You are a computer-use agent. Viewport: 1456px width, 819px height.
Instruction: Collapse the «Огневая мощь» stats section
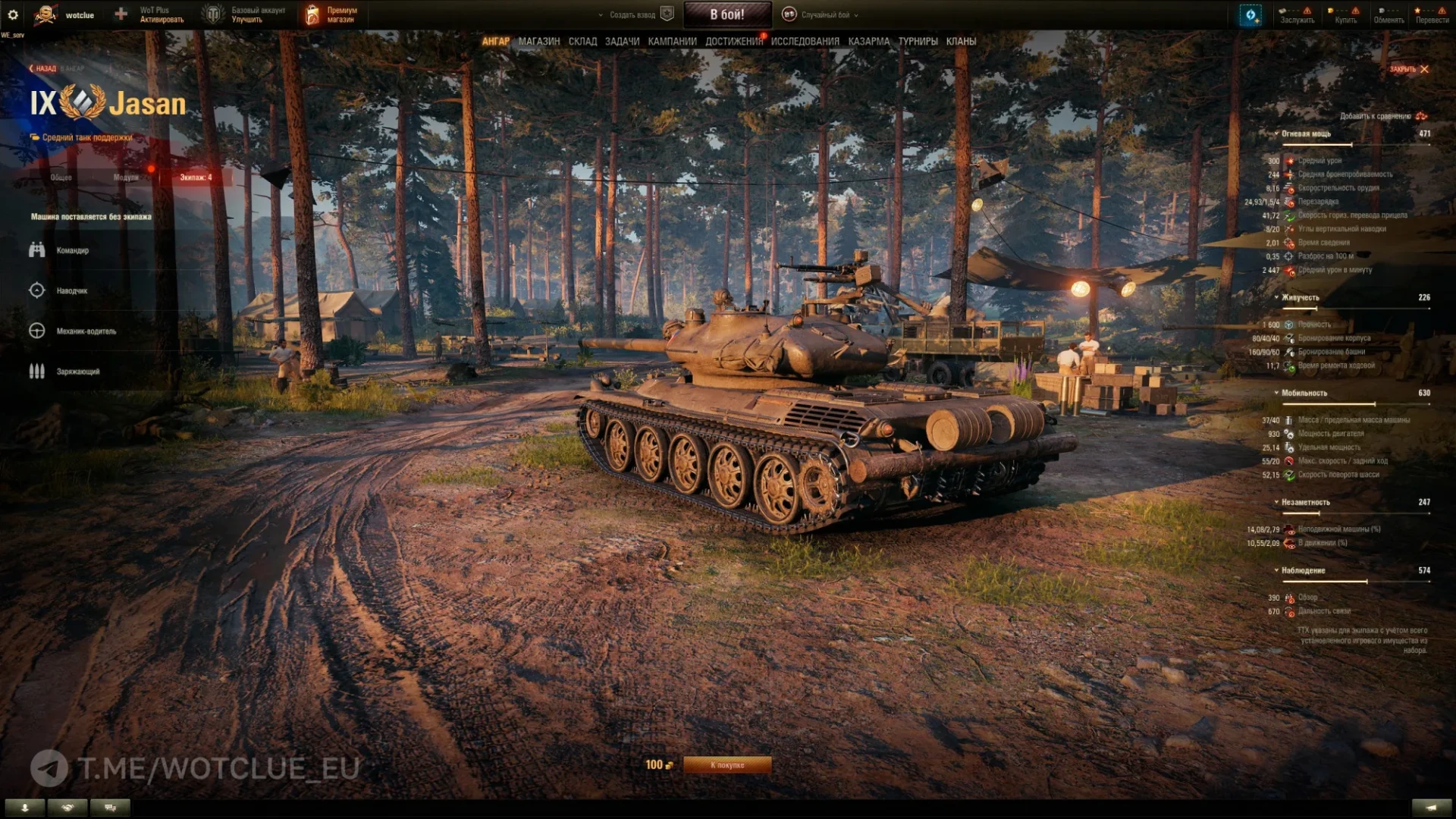pyautogui.click(x=1305, y=133)
